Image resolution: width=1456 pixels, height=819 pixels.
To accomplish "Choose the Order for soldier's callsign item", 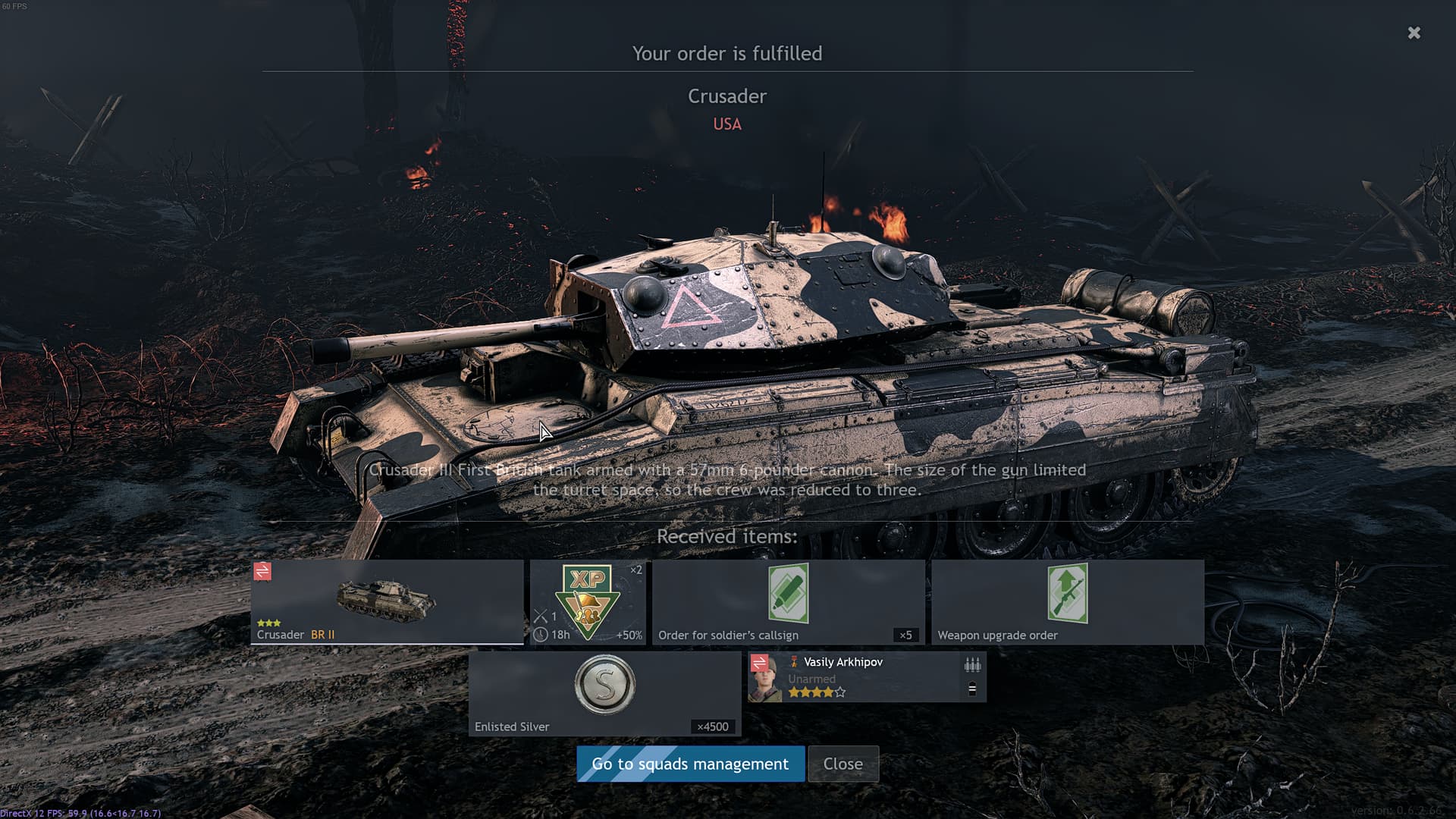I will pyautogui.click(x=788, y=602).
